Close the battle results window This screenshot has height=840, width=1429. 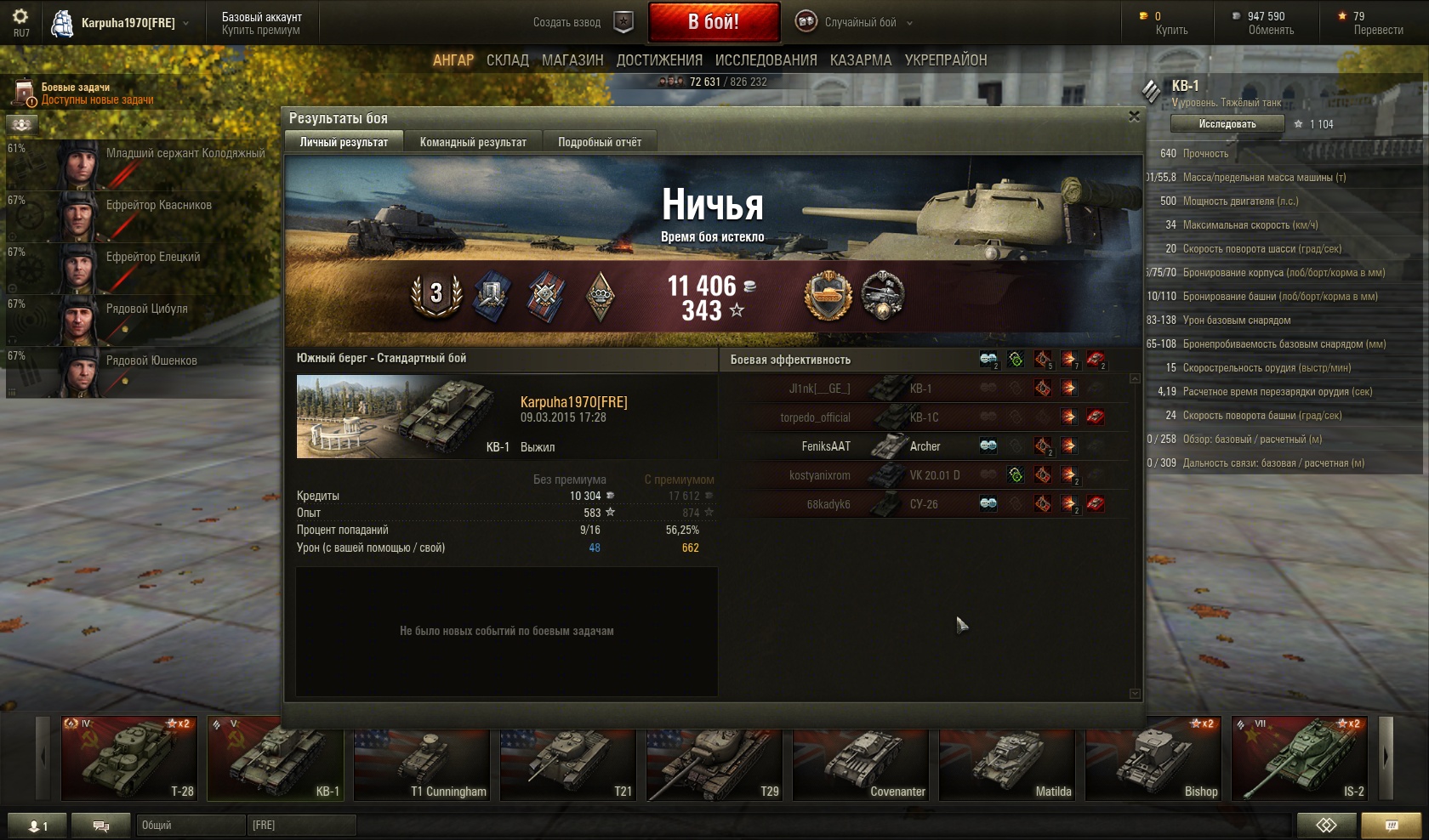(1133, 116)
